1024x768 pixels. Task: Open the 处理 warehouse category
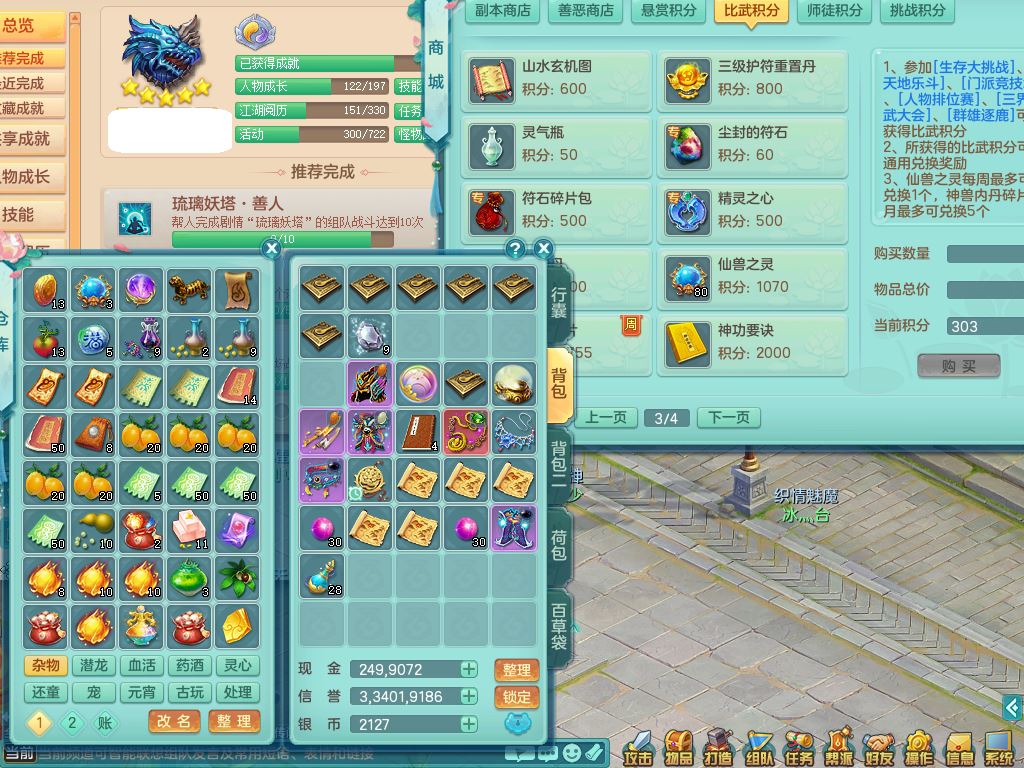[237, 692]
